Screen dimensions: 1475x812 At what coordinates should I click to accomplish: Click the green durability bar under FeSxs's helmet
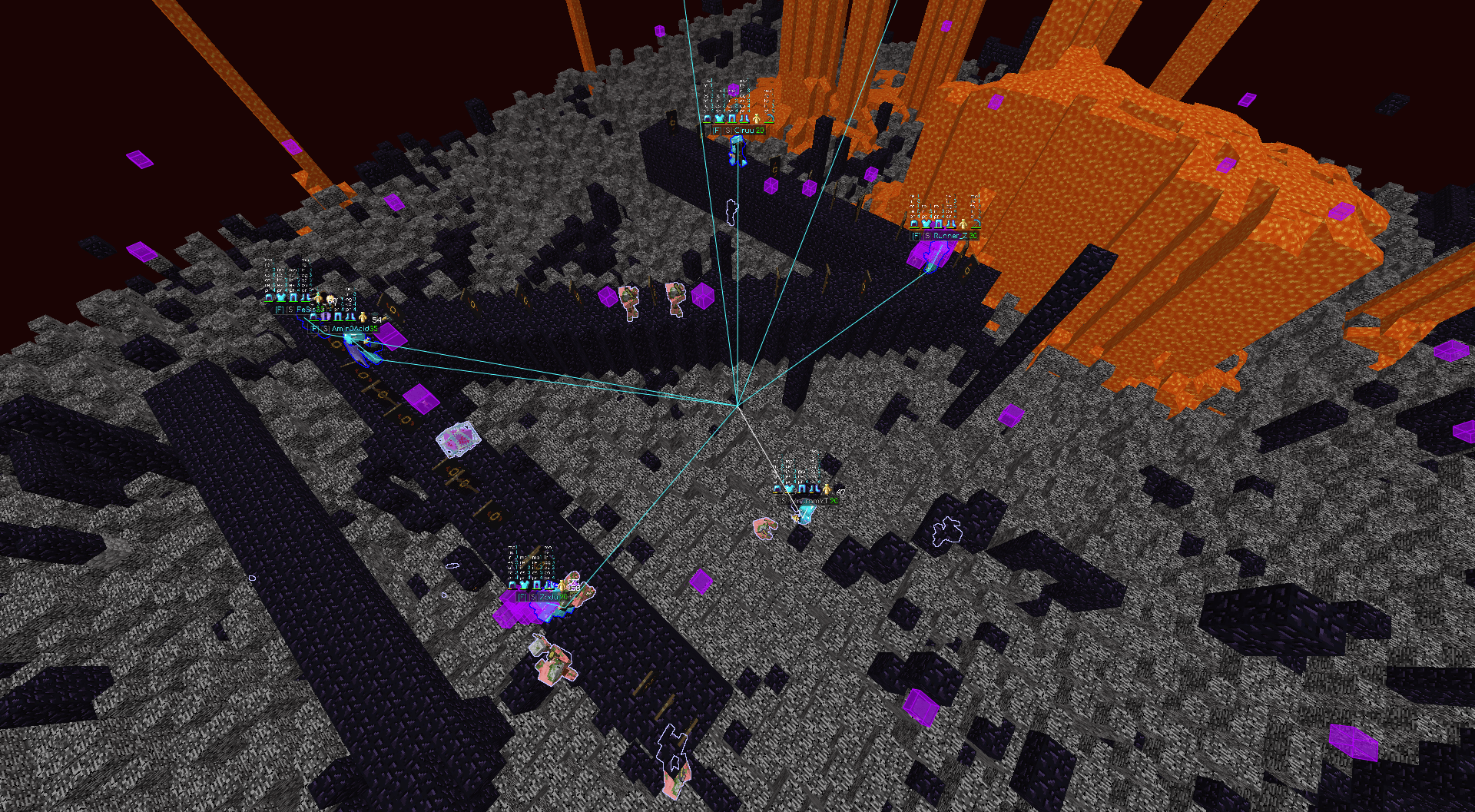tap(269, 301)
